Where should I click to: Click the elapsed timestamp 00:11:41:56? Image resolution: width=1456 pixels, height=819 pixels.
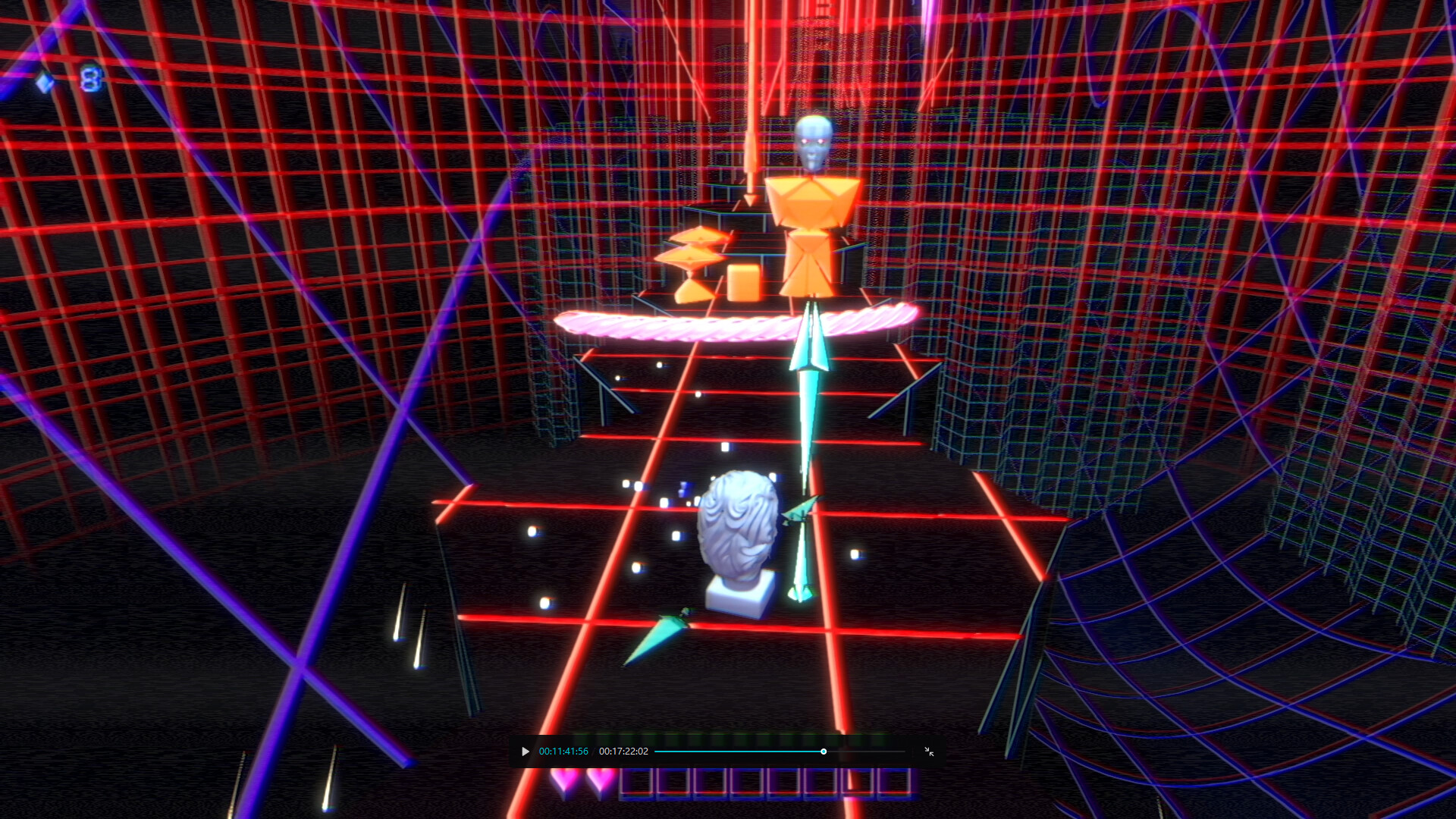click(x=563, y=752)
